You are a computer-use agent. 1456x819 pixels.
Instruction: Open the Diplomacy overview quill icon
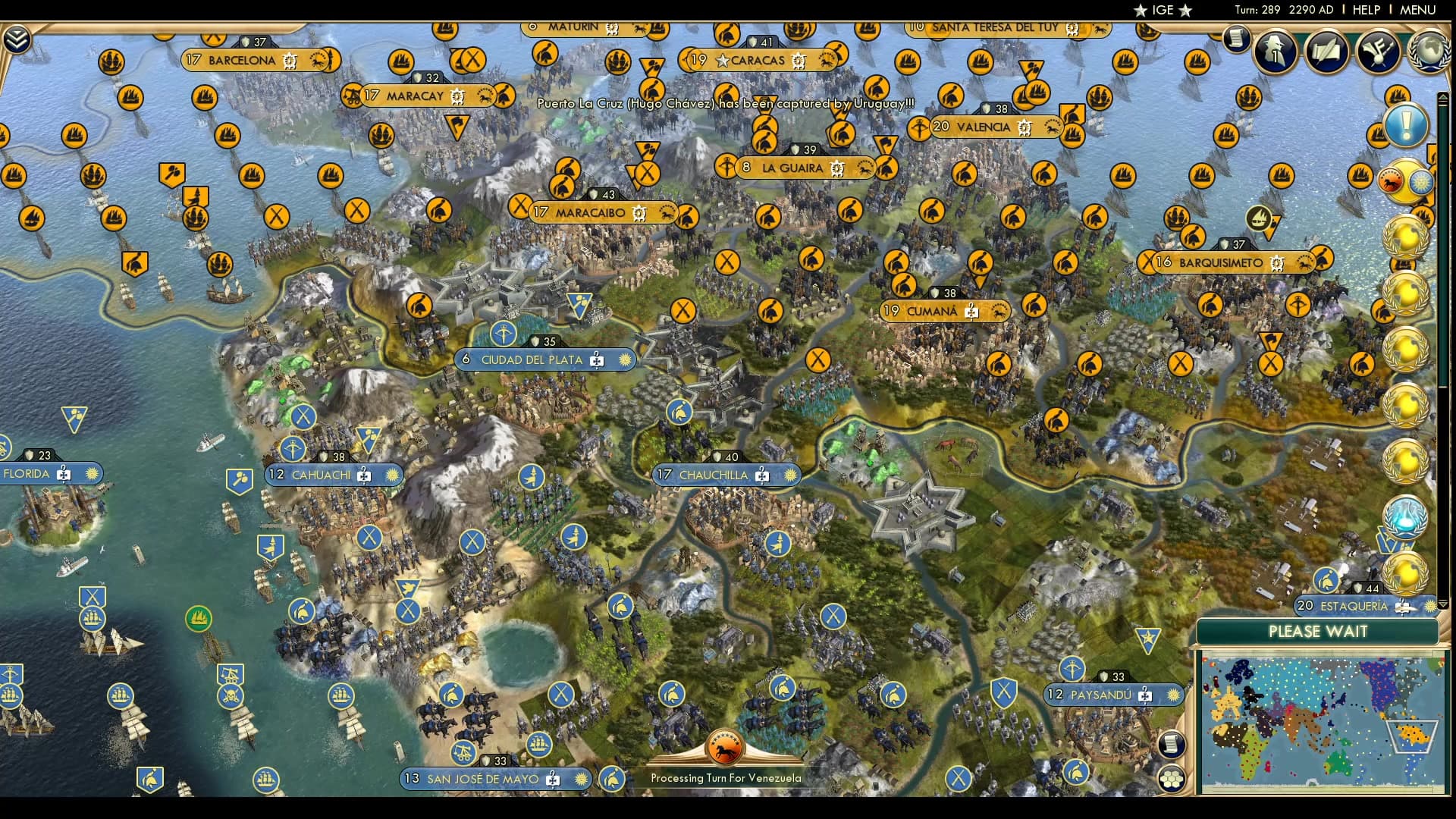click(x=1326, y=52)
